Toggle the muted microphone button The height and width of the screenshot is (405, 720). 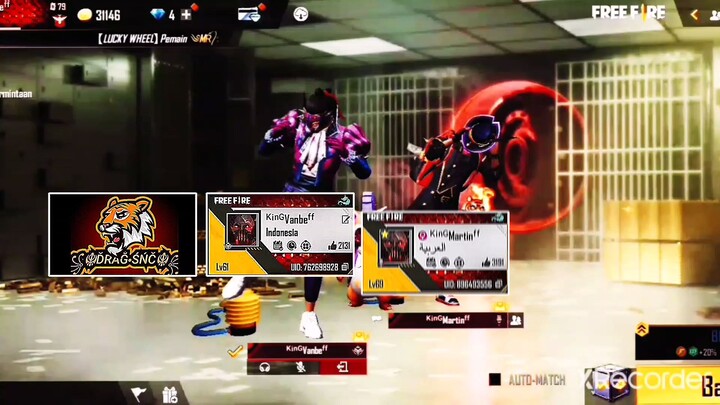[302, 367]
